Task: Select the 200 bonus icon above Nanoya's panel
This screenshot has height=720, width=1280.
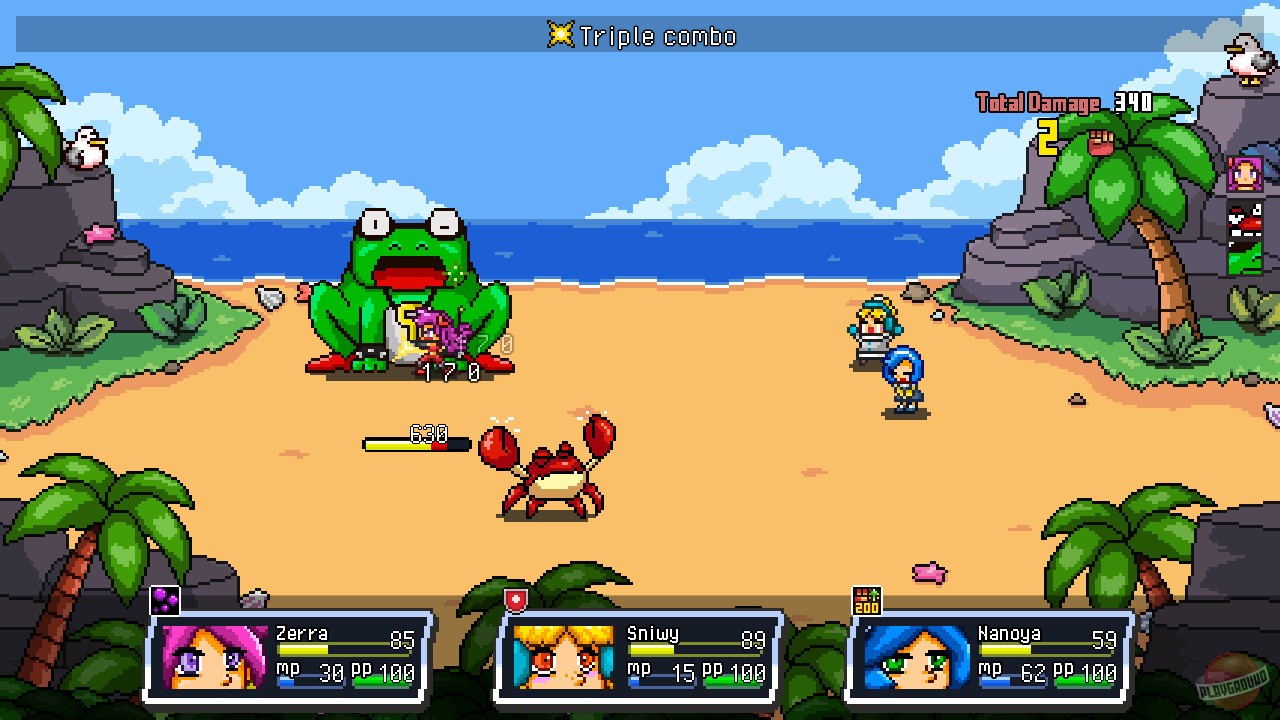Action: (866, 597)
